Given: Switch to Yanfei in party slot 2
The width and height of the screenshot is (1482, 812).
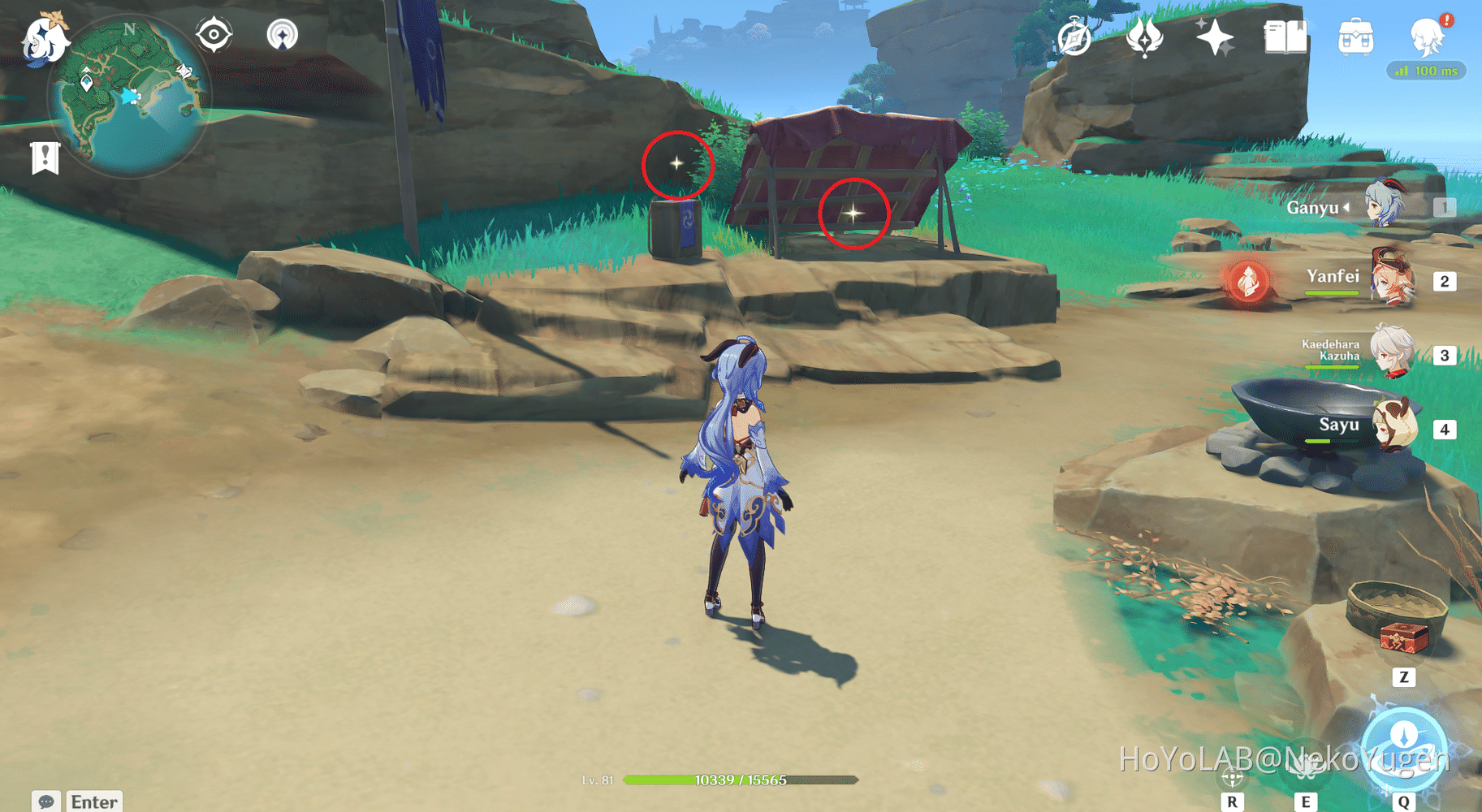Looking at the screenshot, I should (1391, 281).
